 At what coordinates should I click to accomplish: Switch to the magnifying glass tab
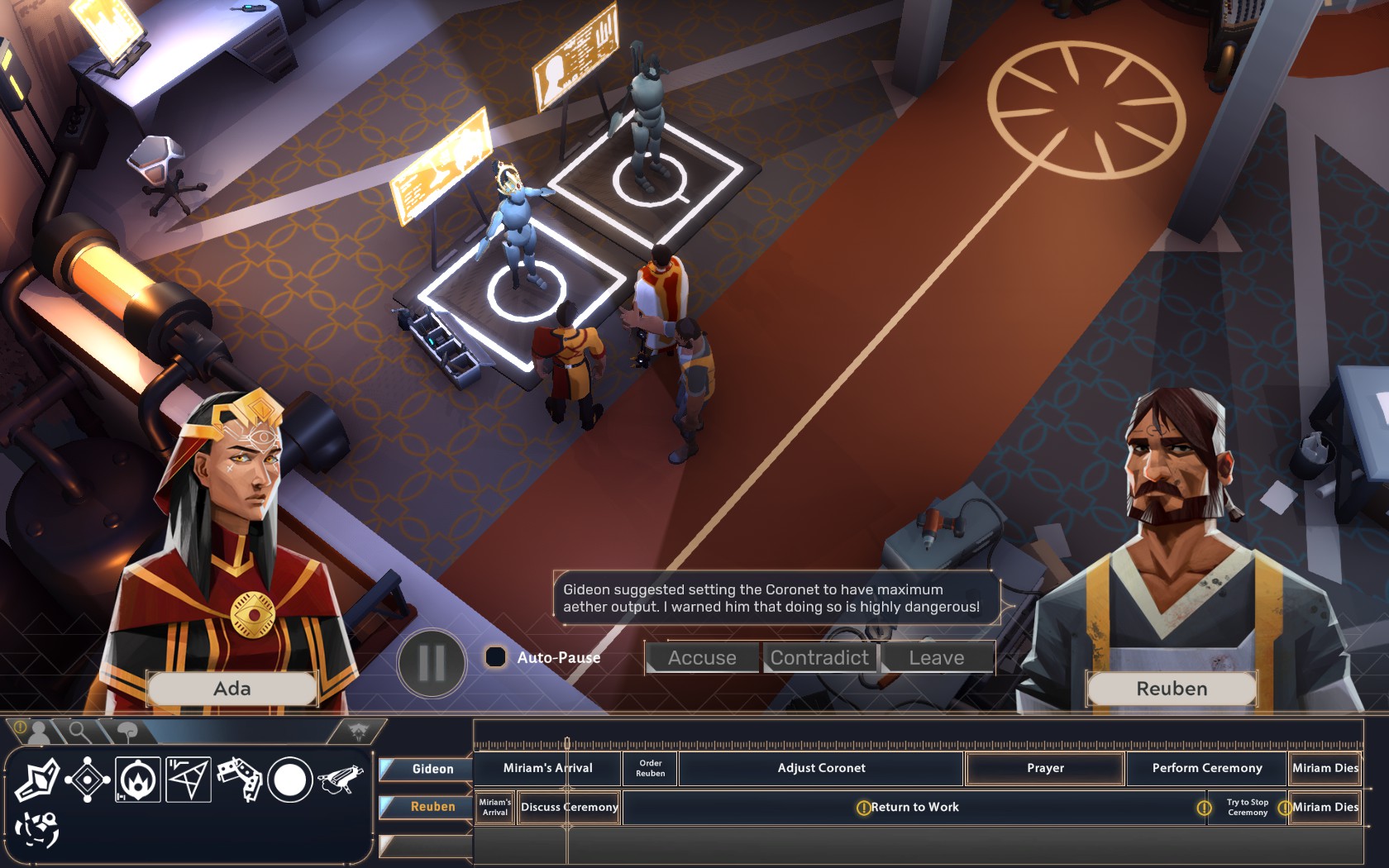pos(79,731)
